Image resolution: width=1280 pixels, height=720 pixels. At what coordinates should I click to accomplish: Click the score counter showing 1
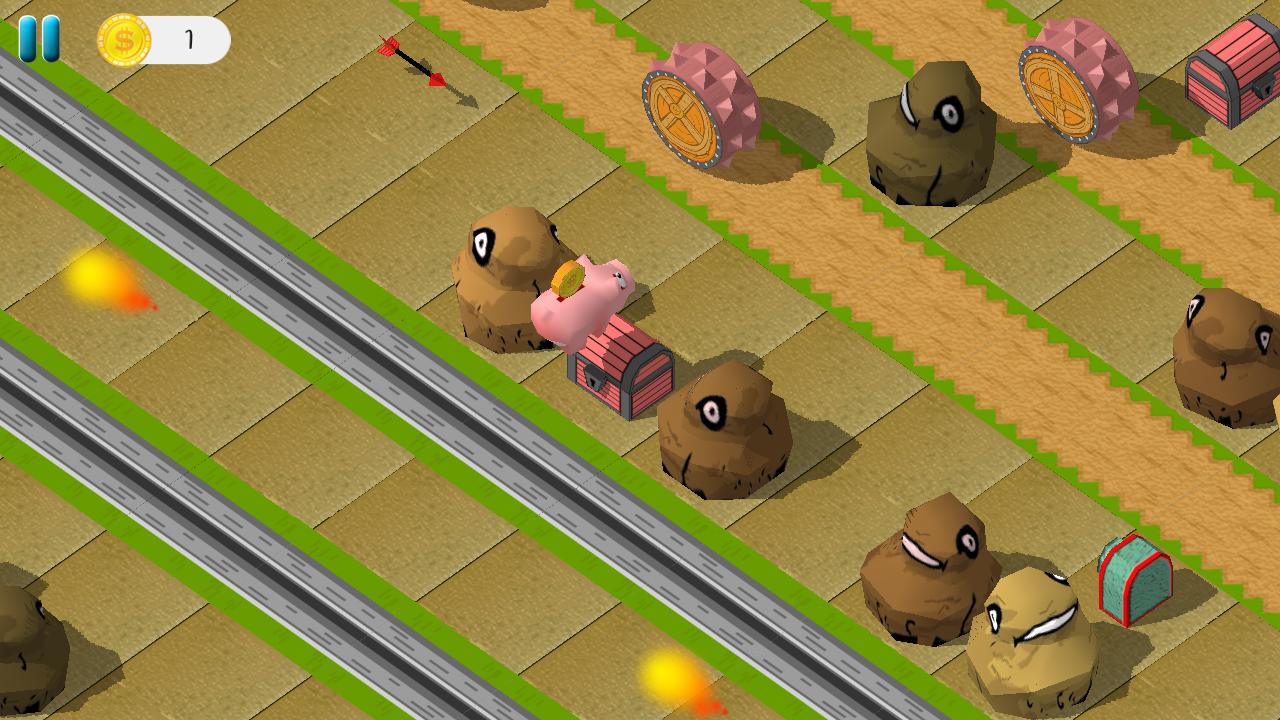coord(190,40)
